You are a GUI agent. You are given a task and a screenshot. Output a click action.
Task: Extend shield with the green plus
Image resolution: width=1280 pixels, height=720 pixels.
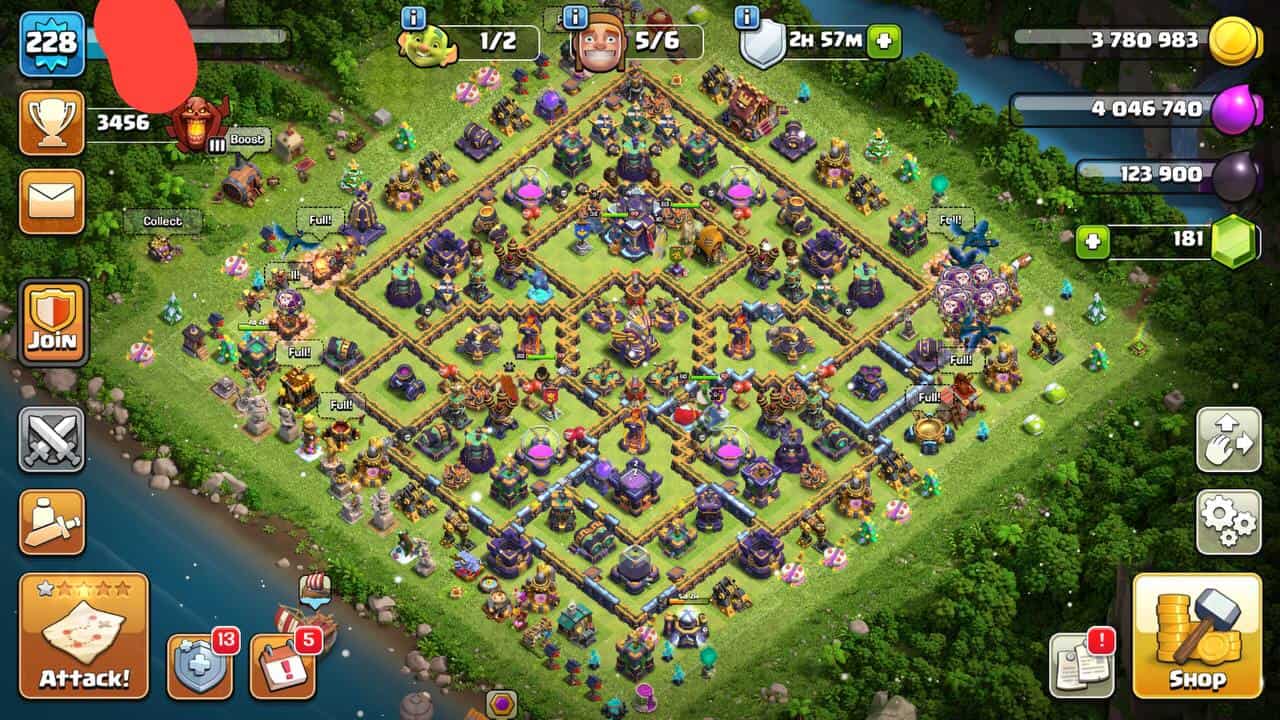pyautogui.click(x=883, y=42)
